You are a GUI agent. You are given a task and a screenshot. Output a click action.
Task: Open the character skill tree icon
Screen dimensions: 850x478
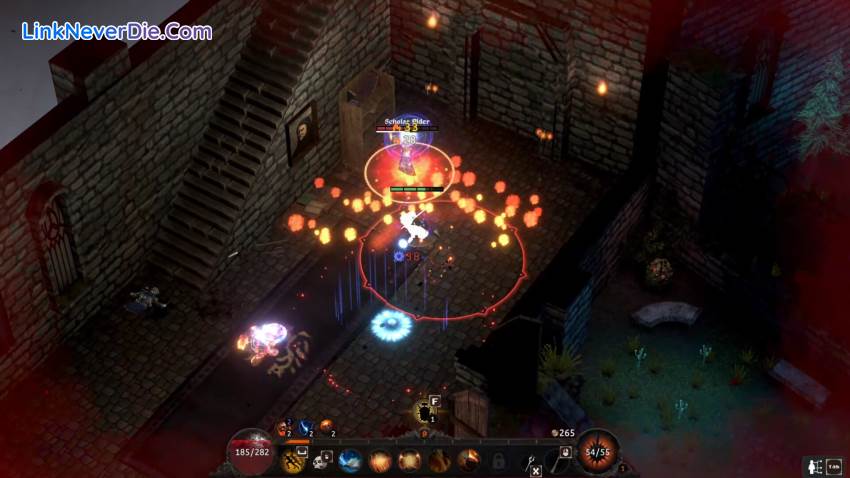[815, 467]
